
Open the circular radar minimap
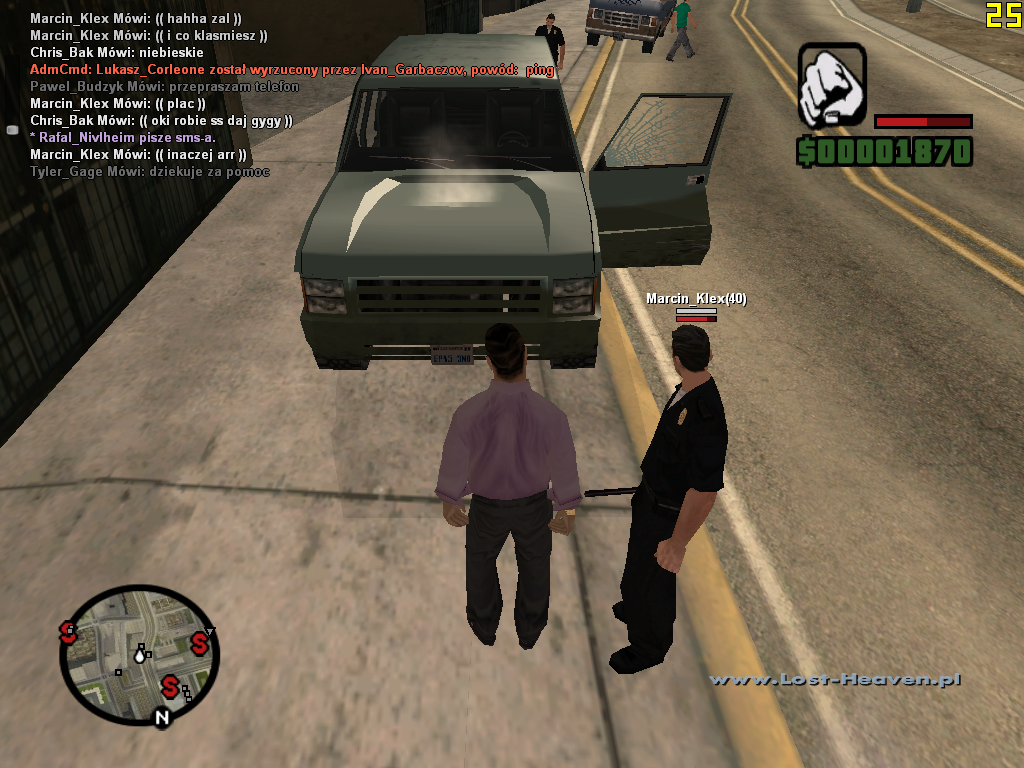[x=139, y=655]
